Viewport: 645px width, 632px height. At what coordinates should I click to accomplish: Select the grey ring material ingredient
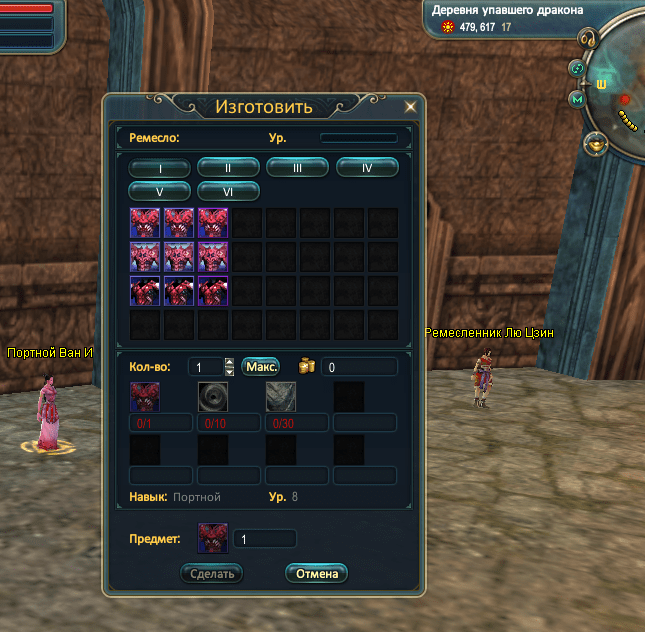(212, 397)
